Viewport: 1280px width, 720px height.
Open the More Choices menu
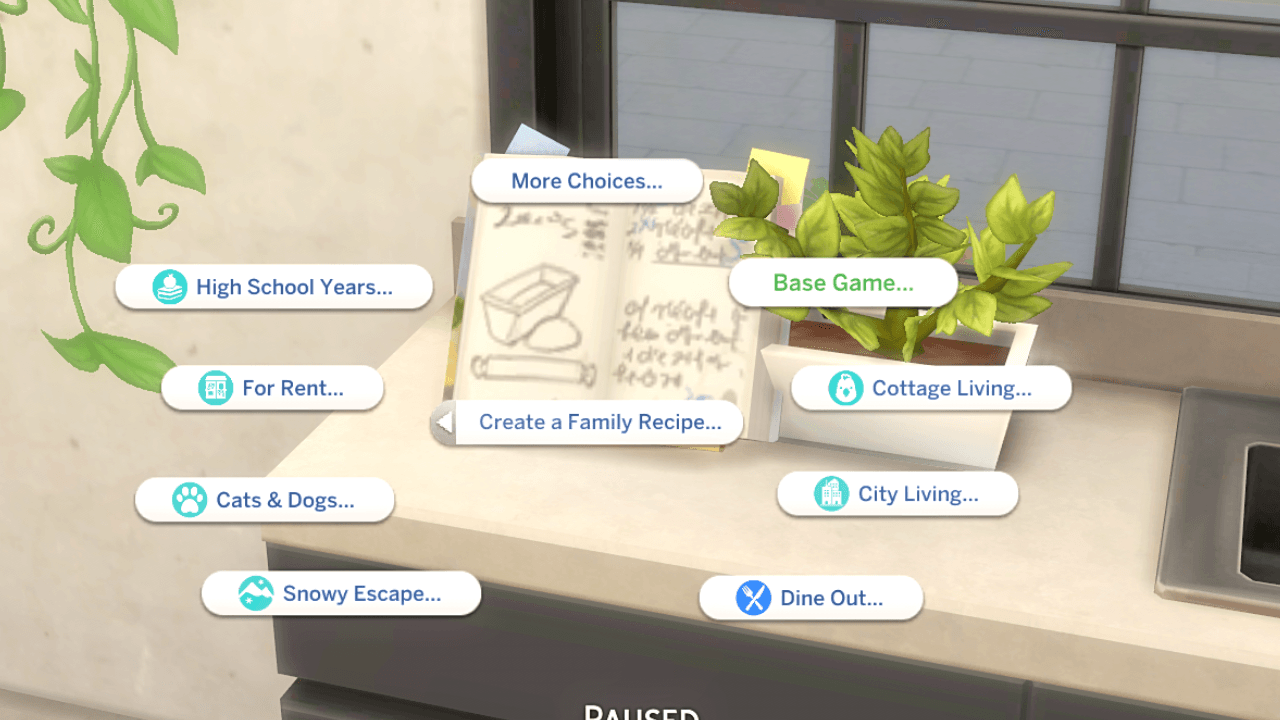click(586, 181)
